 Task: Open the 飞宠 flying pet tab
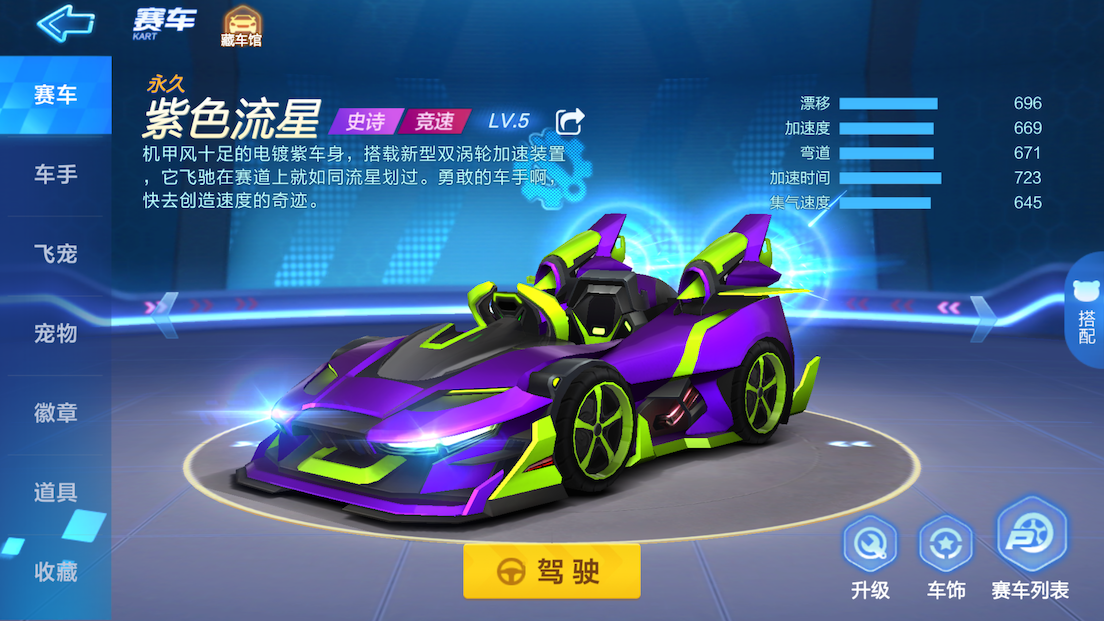[55, 254]
